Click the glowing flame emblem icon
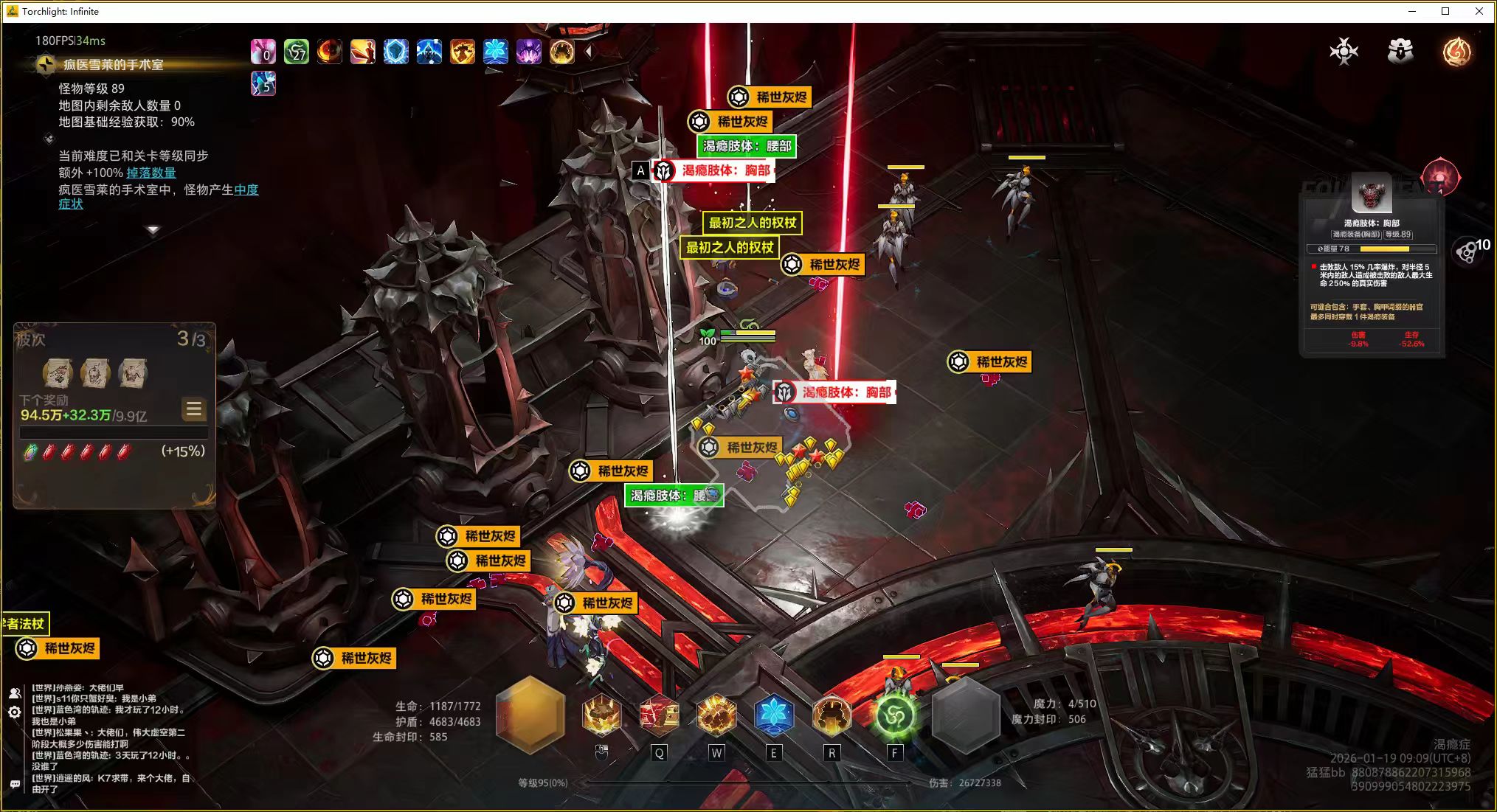This screenshot has width=1497, height=812. [1456, 51]
